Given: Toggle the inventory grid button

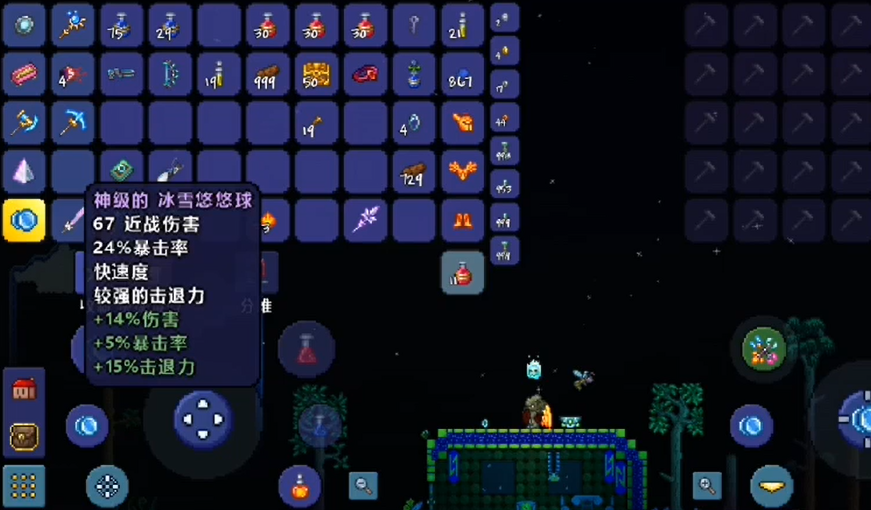Looking at the screenshot, I should pyautogui.click(x=24, y=486).
